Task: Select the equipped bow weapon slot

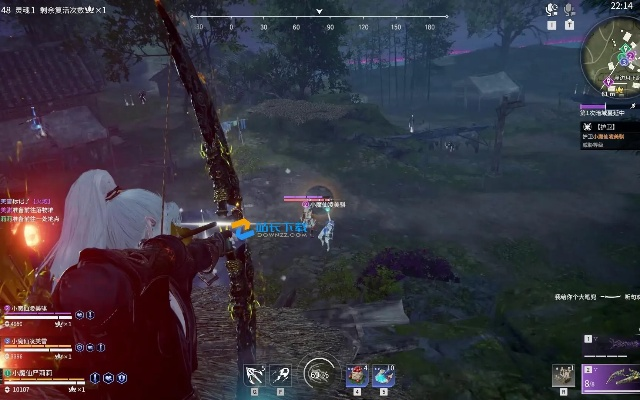Action: 610,376
